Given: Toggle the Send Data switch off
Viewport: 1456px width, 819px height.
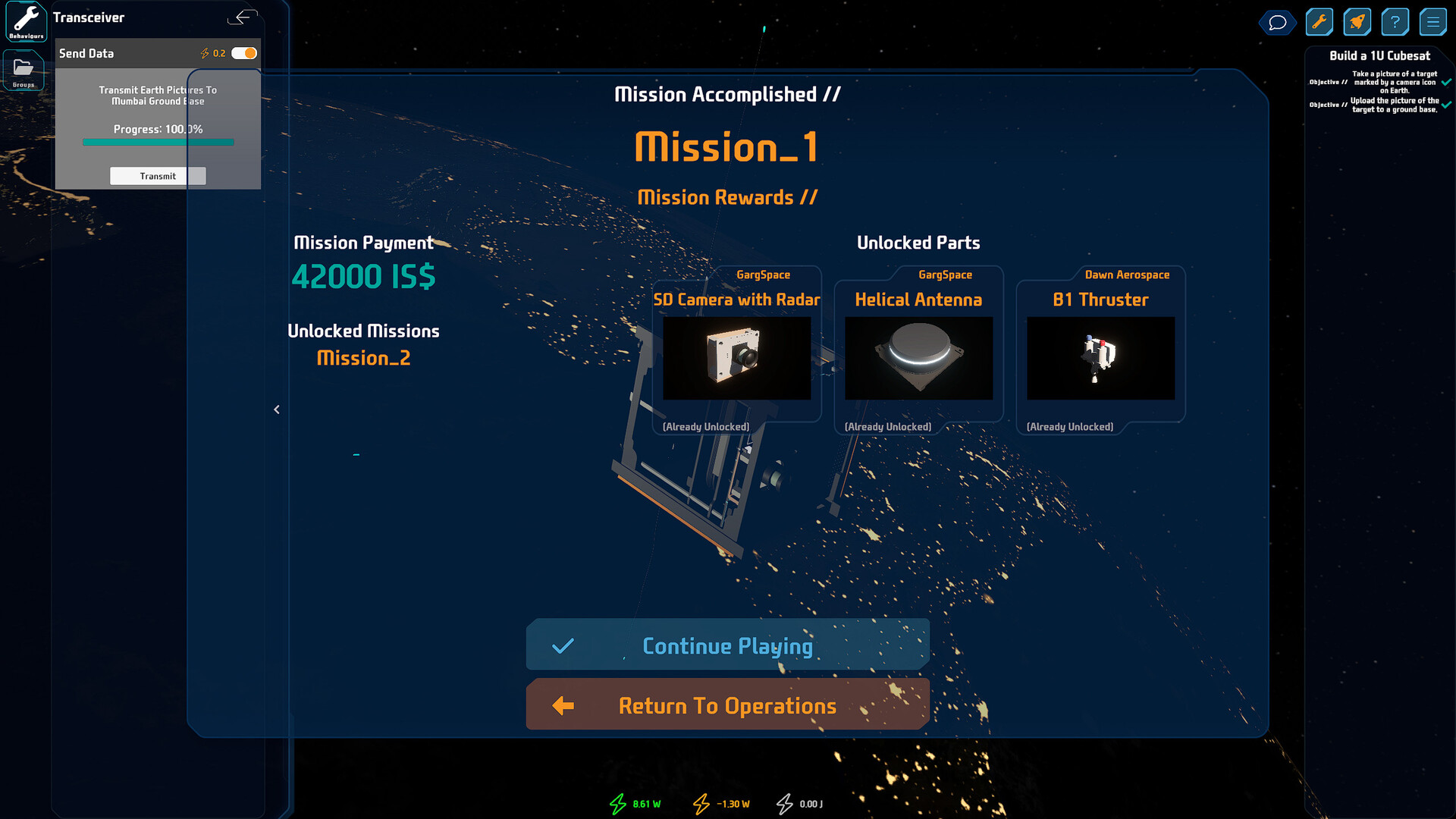Looking at the screenshot, I should pyautogui.click(x=244, y=53).
